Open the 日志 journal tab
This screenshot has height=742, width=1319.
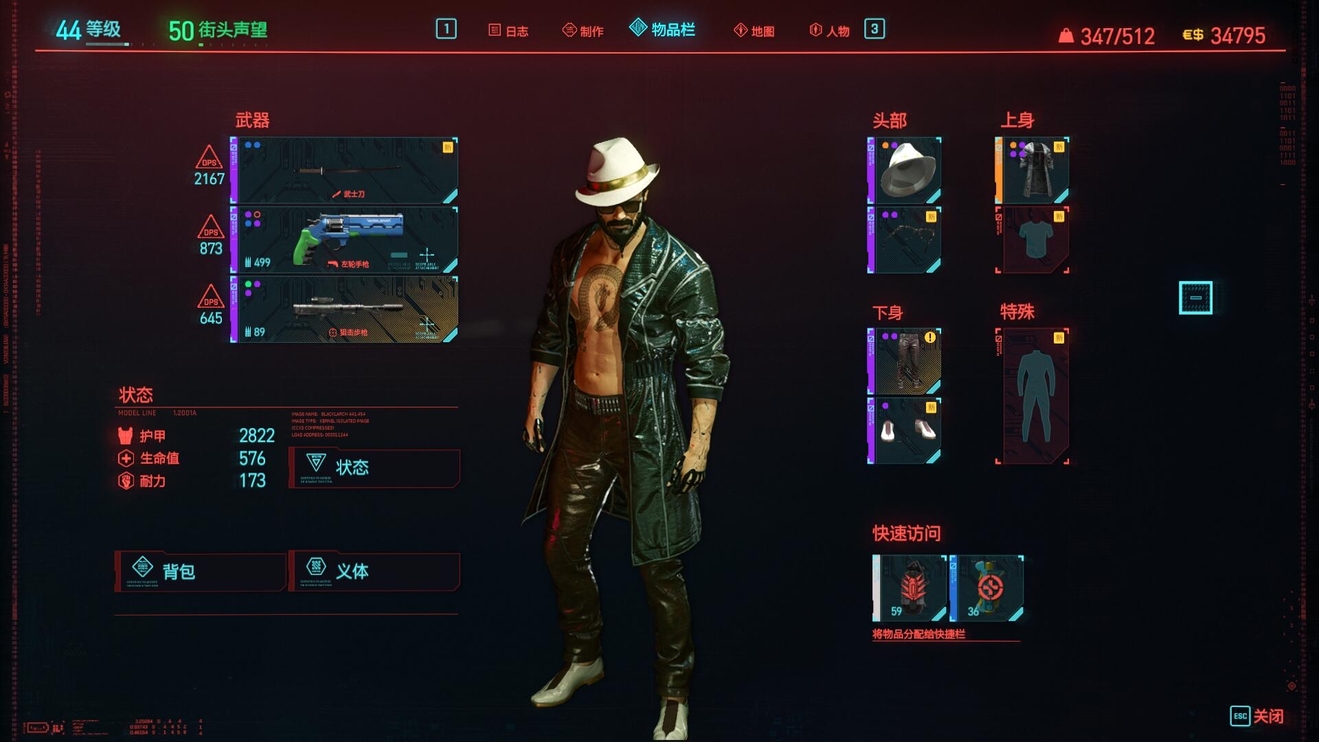tap(508, 31)
